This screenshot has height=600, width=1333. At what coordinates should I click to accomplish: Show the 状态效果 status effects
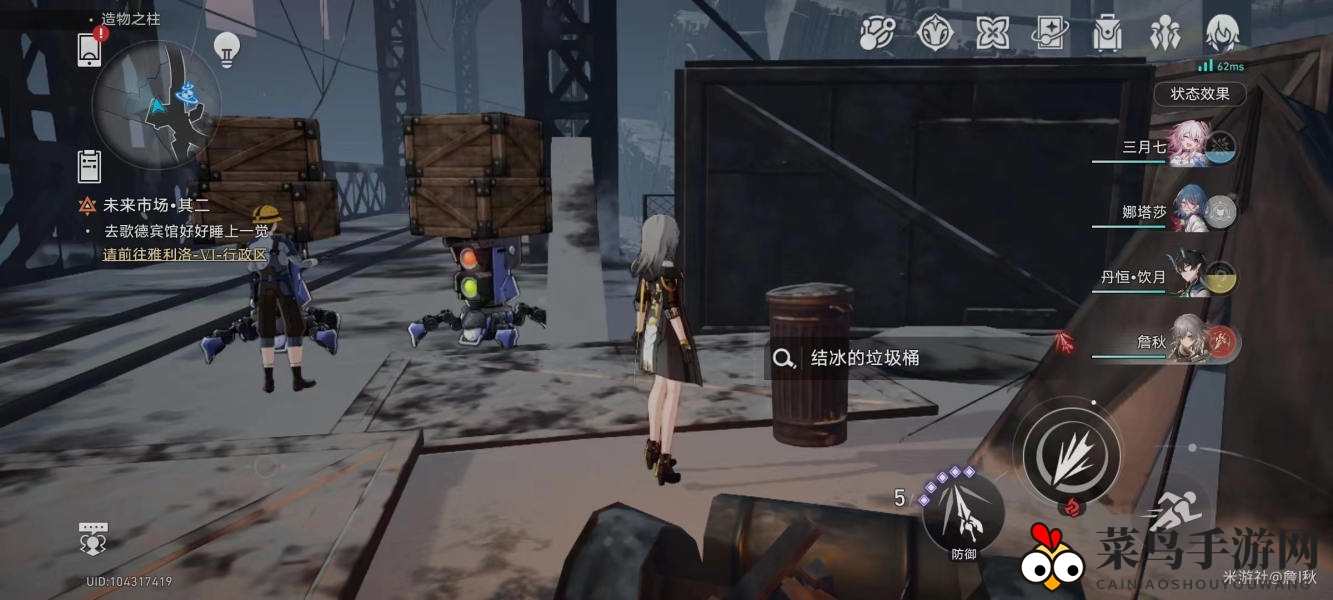(x=1199, y=94)
